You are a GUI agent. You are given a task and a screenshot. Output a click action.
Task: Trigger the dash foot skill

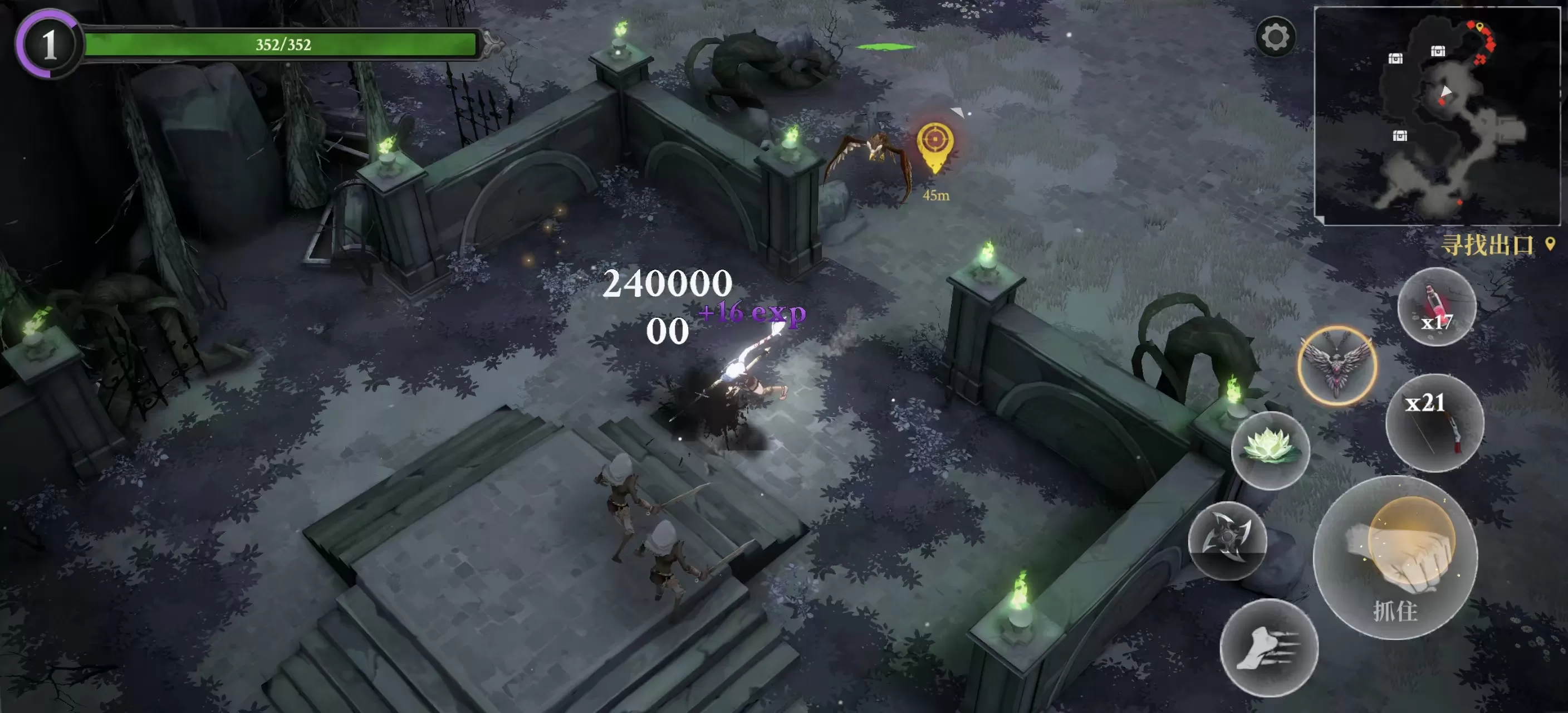1268,648
